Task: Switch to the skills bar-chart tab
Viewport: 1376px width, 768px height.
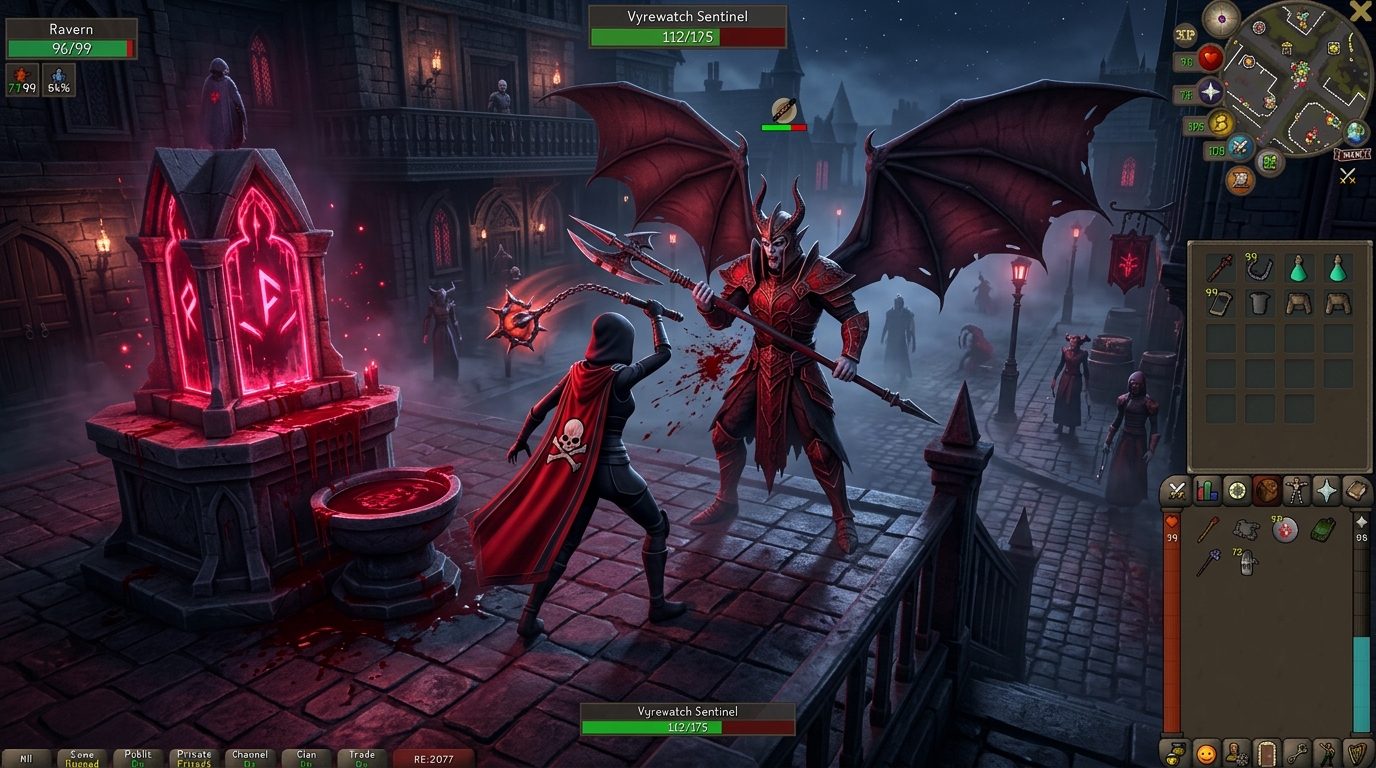Action: coord(1207,491)
